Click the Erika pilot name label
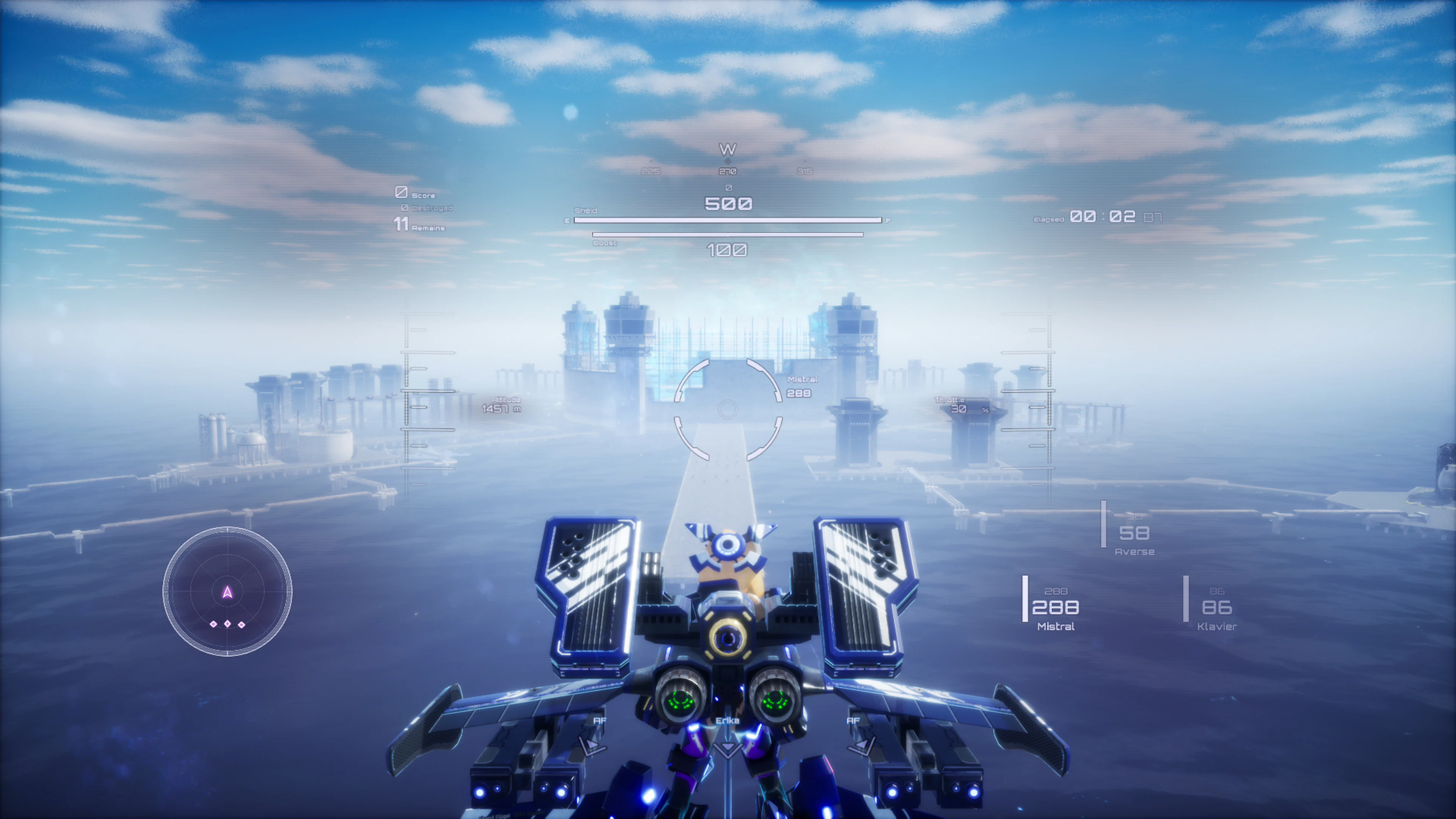The image size is (1456, 819). [x=728, y=720]
